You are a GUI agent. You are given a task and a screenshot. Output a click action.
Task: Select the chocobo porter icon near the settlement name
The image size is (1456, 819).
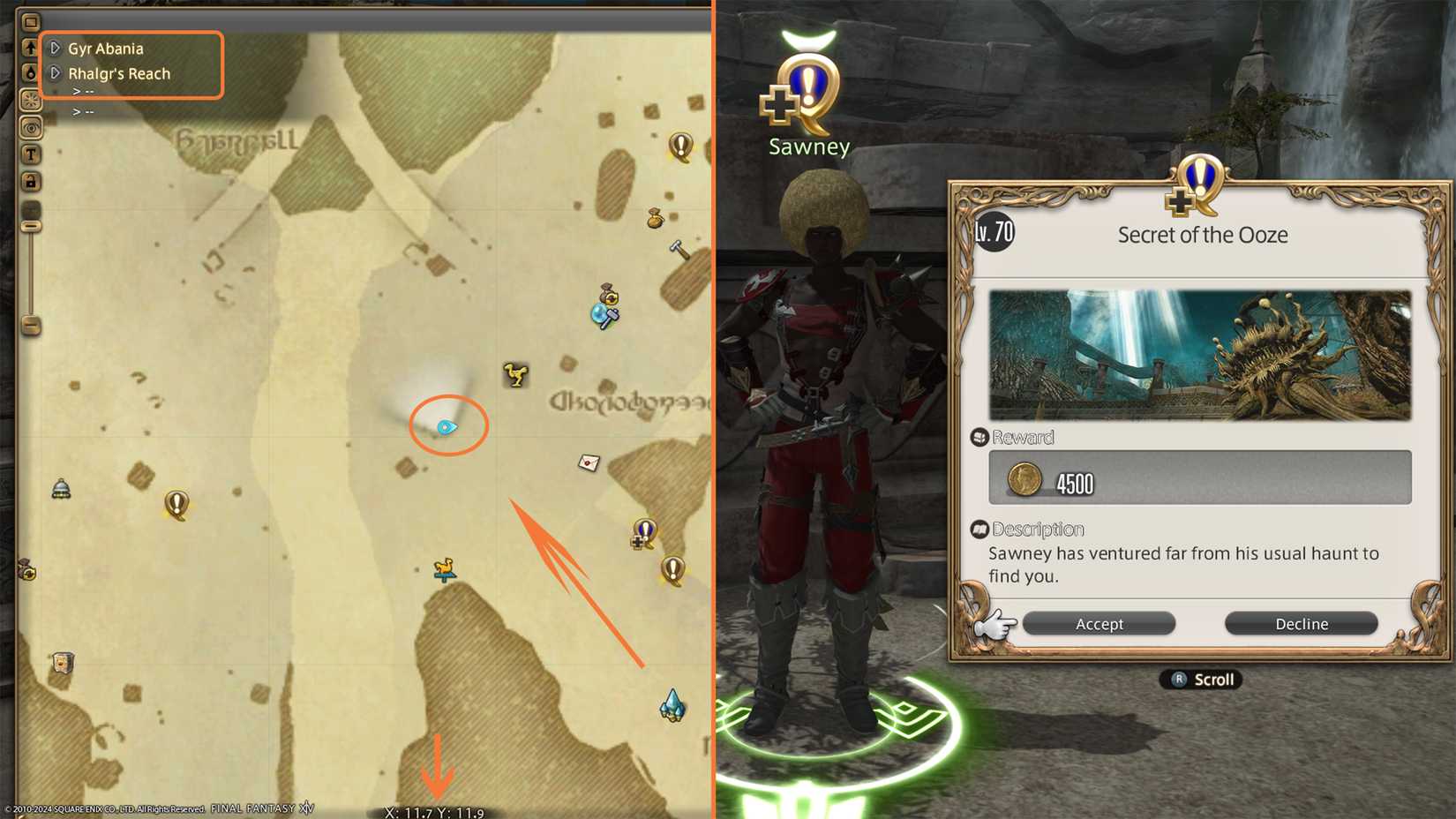[x=514, y=374]
